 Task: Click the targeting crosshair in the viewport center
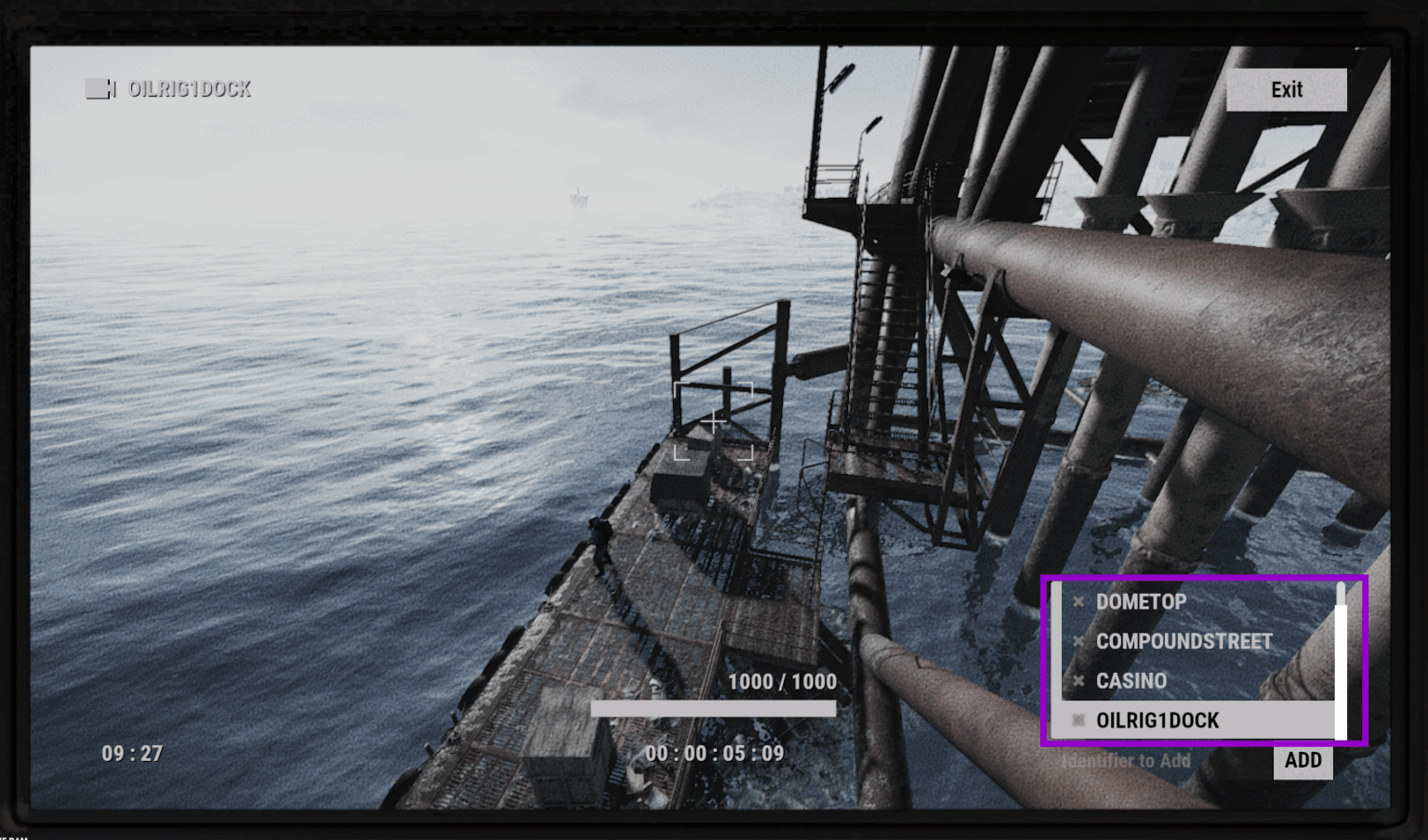(712, 422)
